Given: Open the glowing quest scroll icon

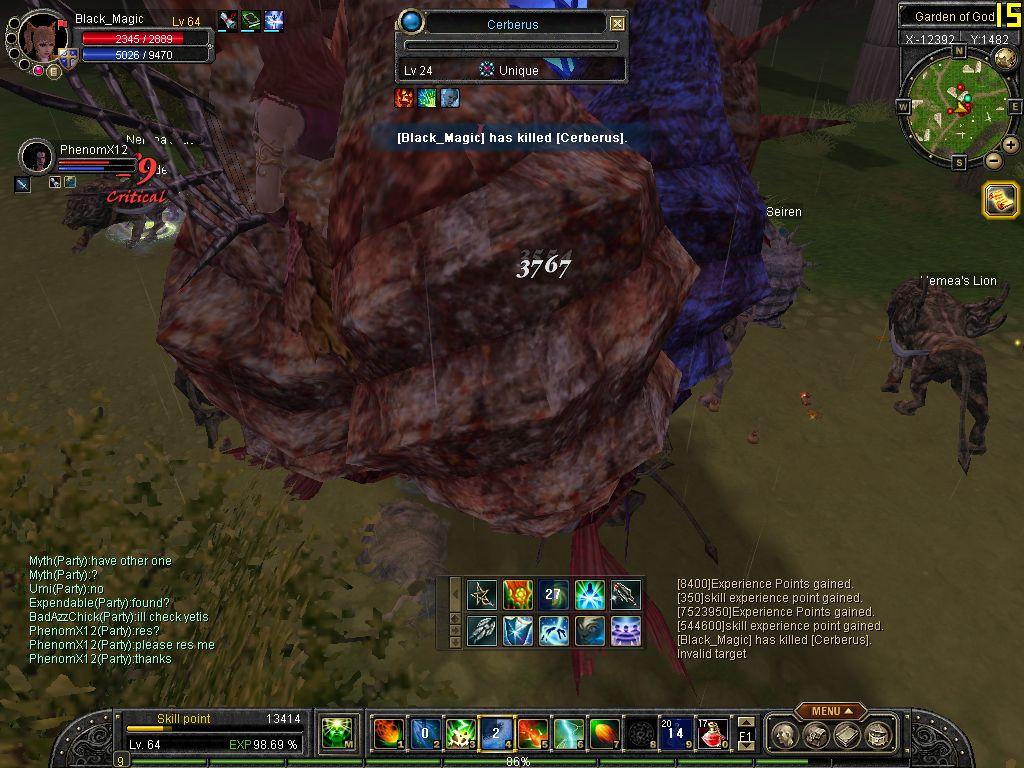Looking at the screenshot, I should tap(1000, 199).
